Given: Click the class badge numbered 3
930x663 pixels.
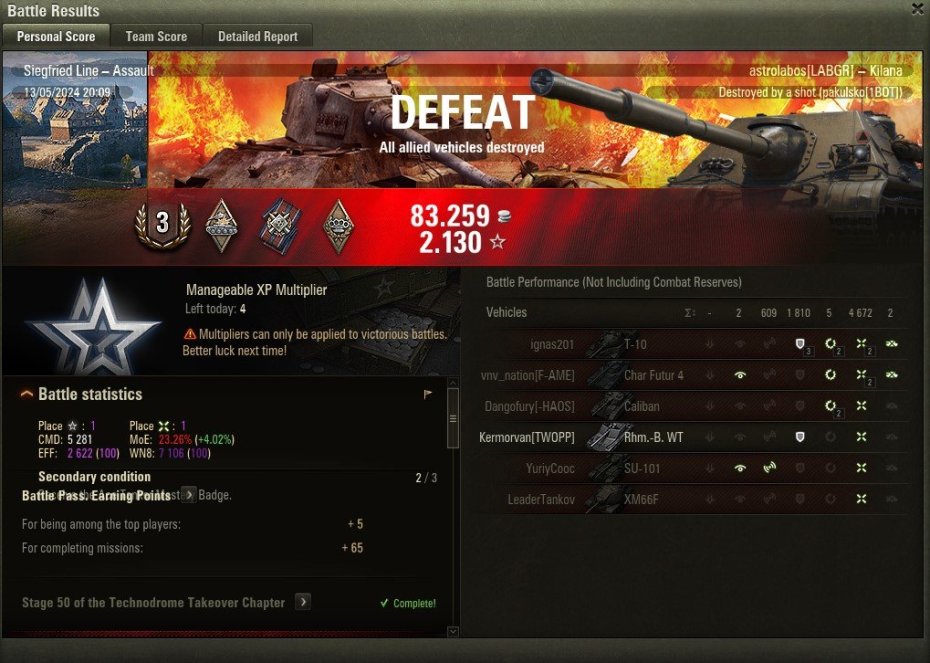Looking at the screenshot, I should point(162,225).
